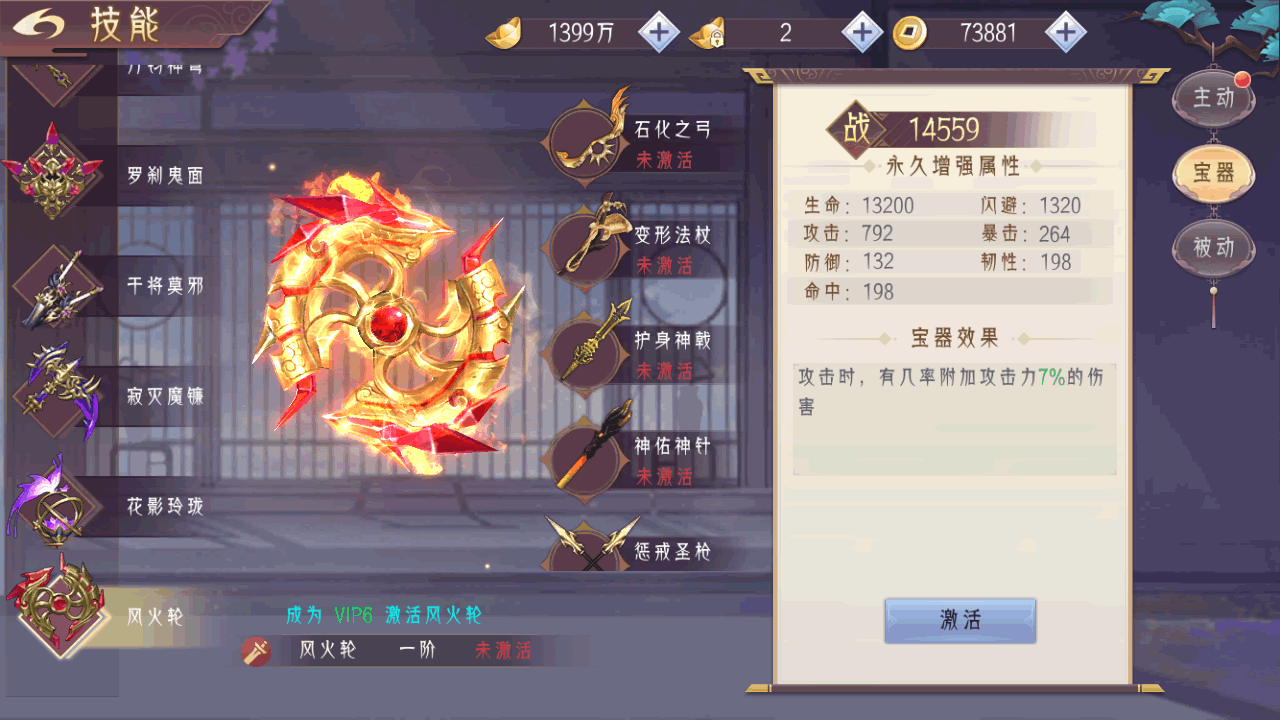
Task: Add bound gold using its plus button
Action: pos(862,33)
